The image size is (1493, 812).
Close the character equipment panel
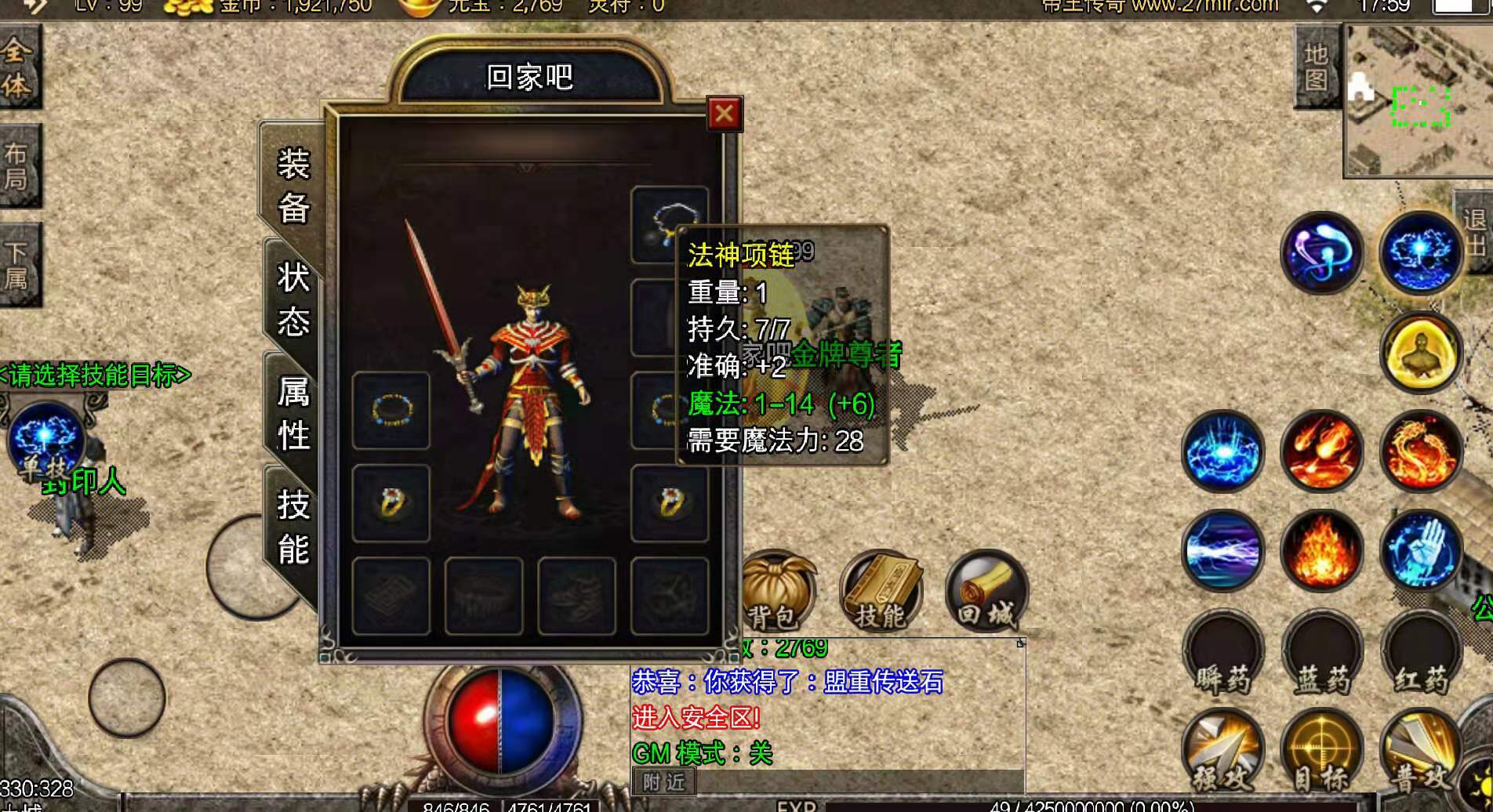pos(724,114)
